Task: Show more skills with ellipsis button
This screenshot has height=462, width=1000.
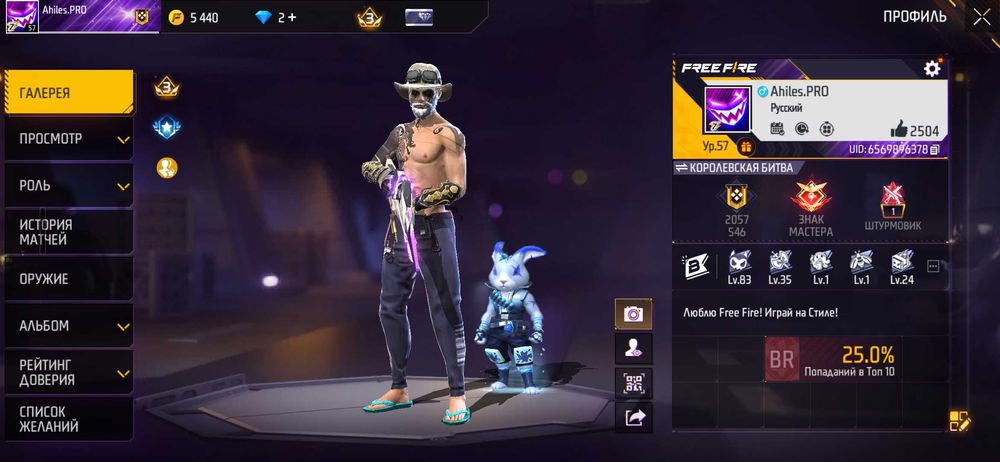Action: [933, 266]
